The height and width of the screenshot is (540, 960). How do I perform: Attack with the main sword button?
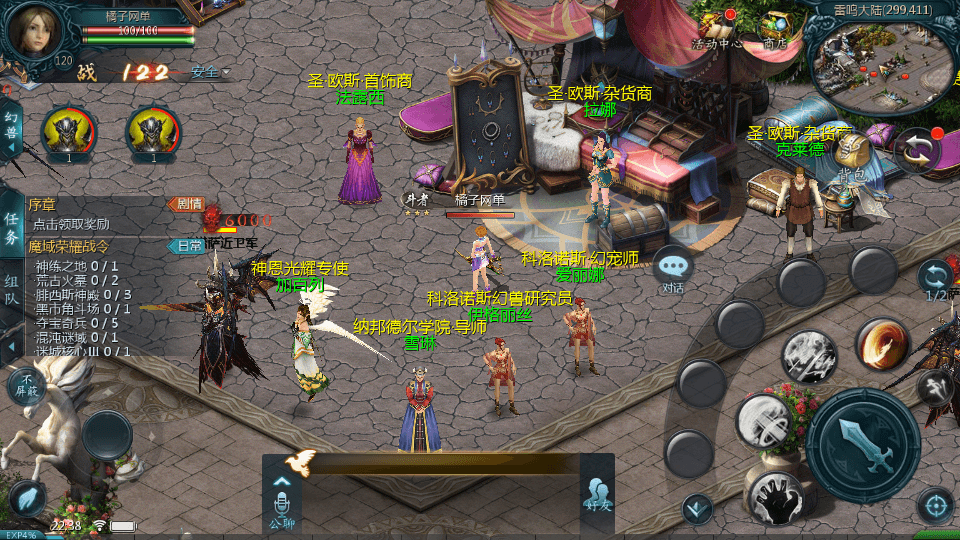(x=862, y=444)
